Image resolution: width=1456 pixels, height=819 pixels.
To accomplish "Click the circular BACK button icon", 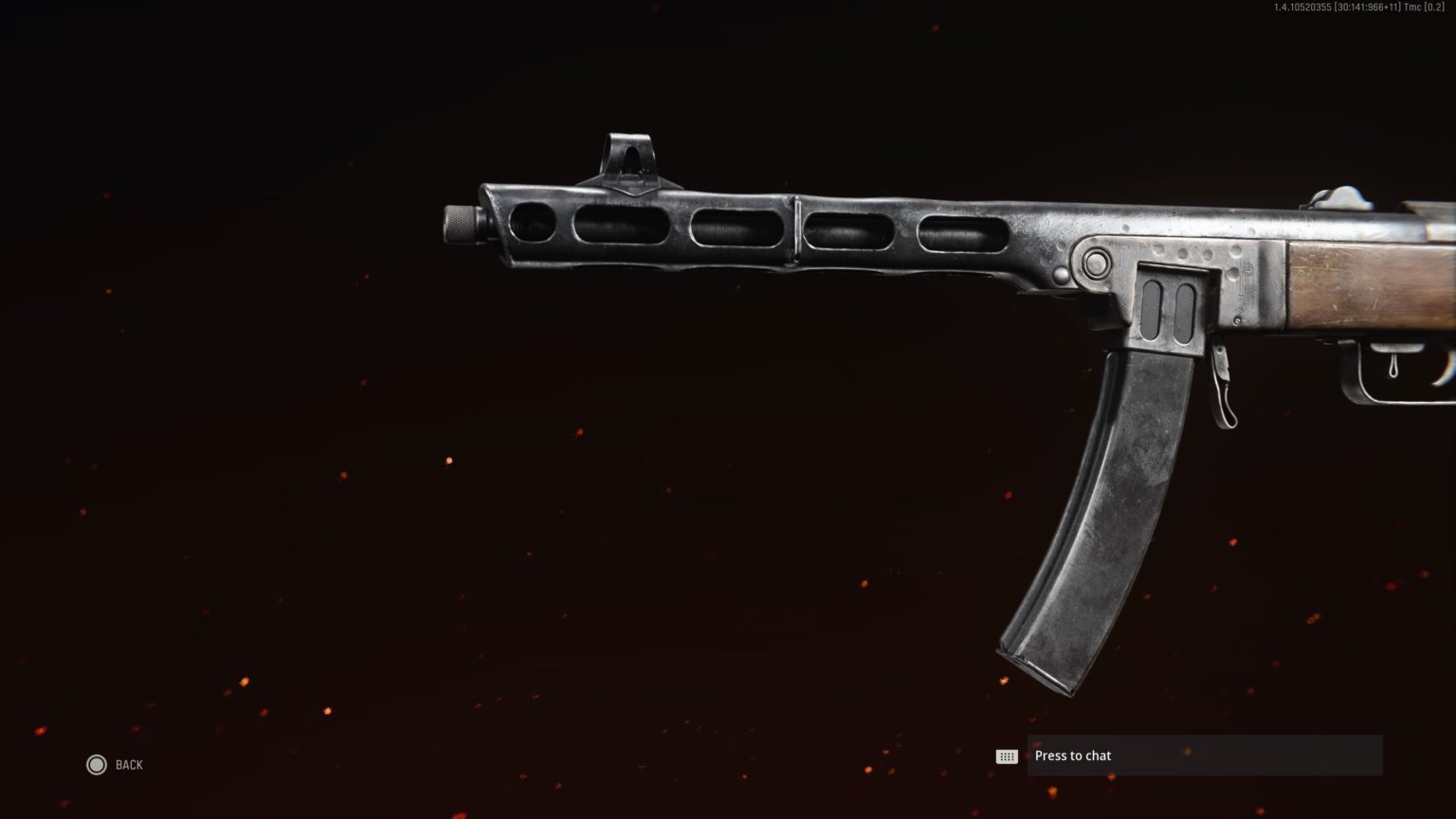I will [x=97, y=764].
